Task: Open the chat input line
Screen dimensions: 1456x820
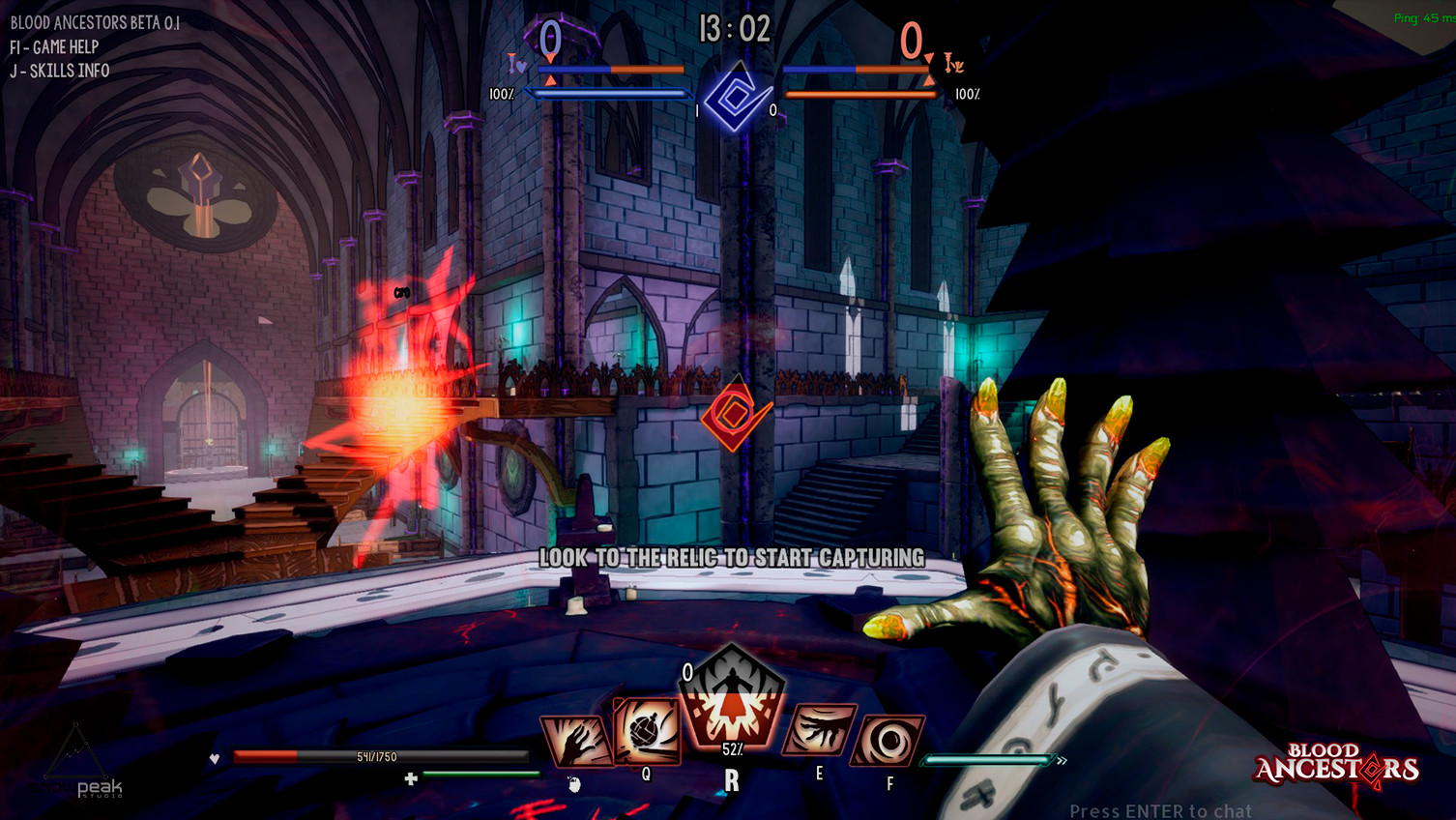Action: point(1159,810)
